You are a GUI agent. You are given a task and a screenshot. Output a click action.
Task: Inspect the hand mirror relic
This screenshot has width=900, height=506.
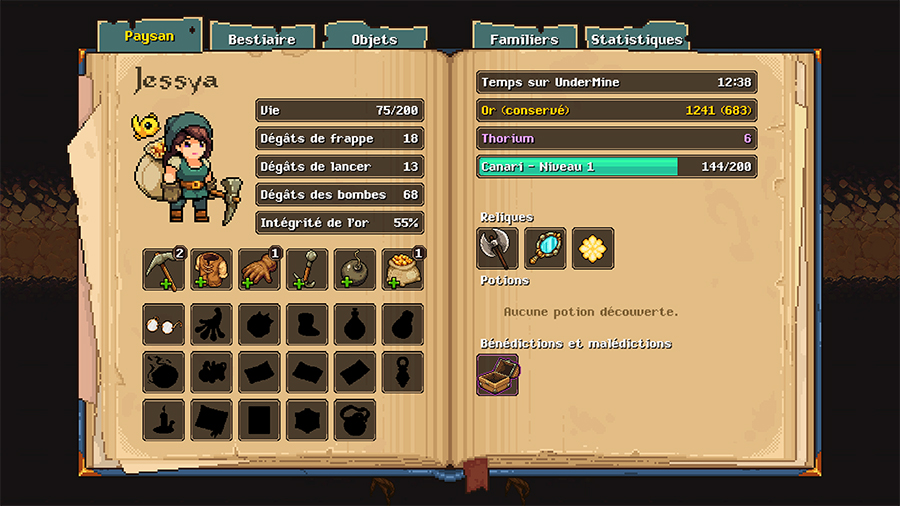tap(545, 248)
